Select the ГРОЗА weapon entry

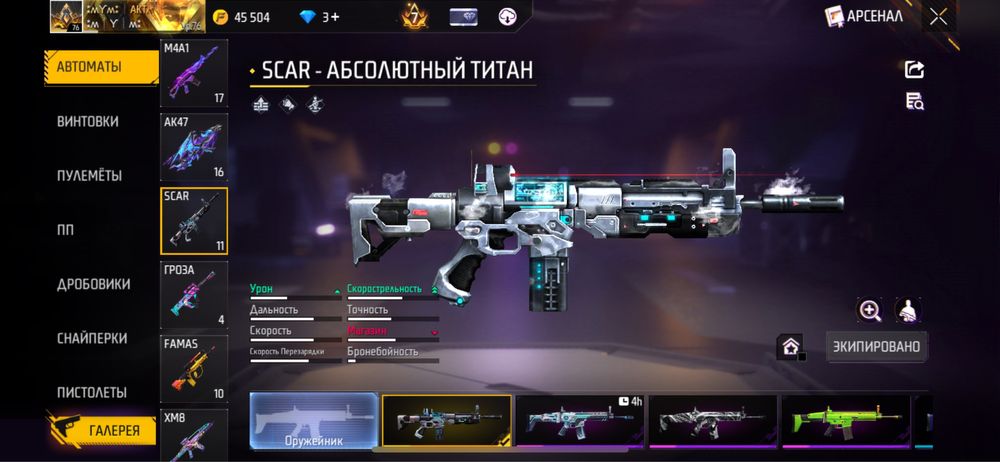[x=194, y=295]
